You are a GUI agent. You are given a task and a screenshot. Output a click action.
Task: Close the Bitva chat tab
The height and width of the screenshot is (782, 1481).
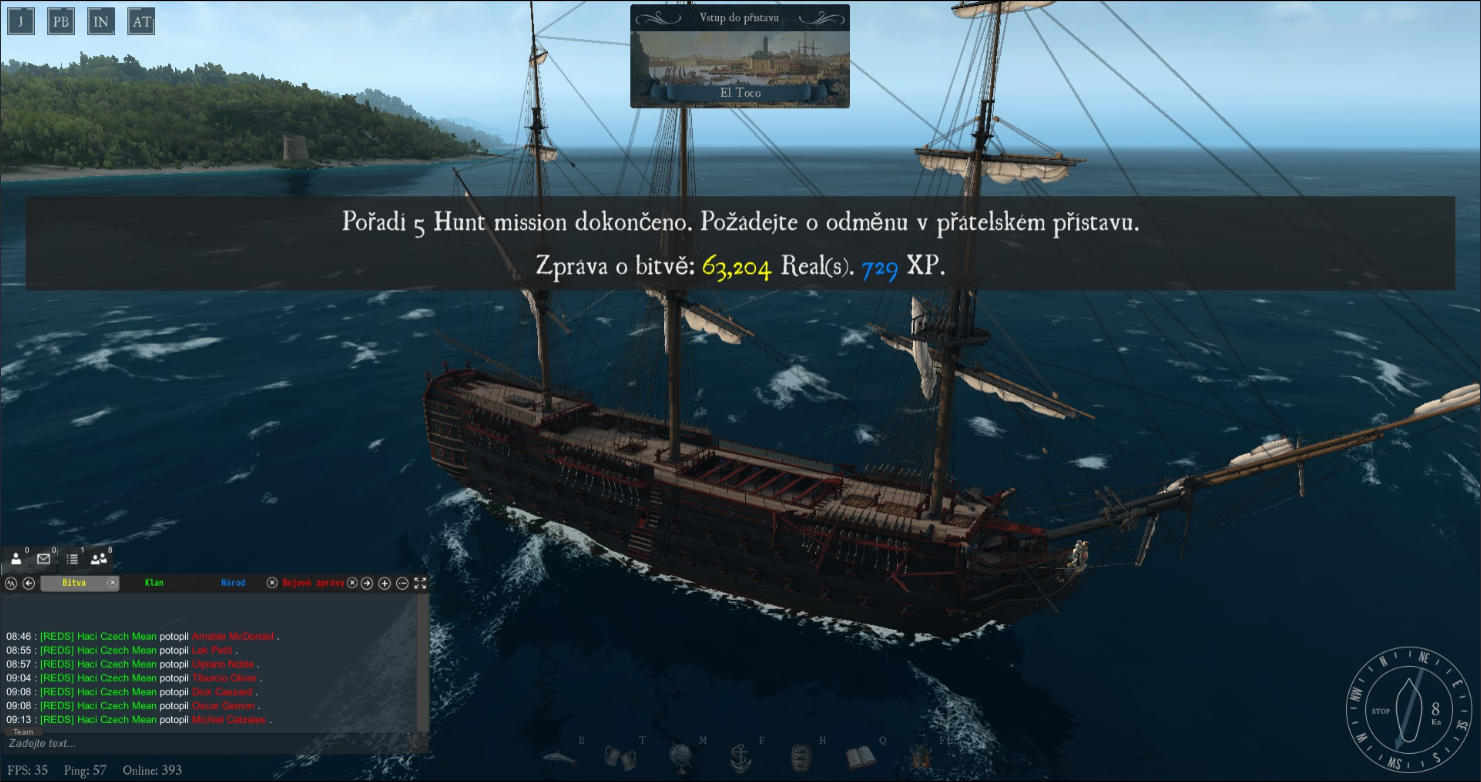[113, 583]
